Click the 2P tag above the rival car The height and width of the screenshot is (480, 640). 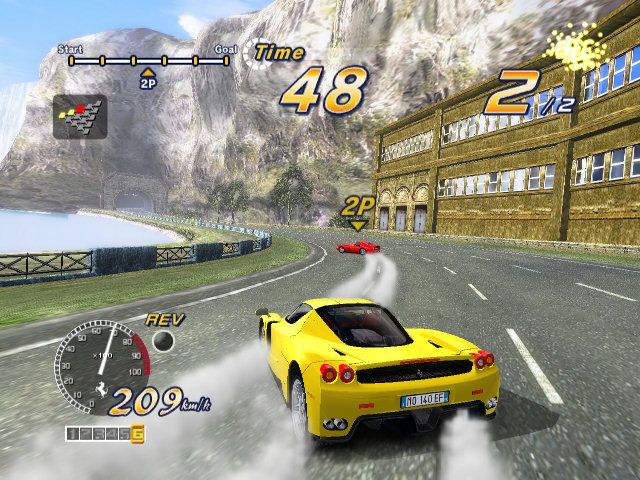click(358, 208)
